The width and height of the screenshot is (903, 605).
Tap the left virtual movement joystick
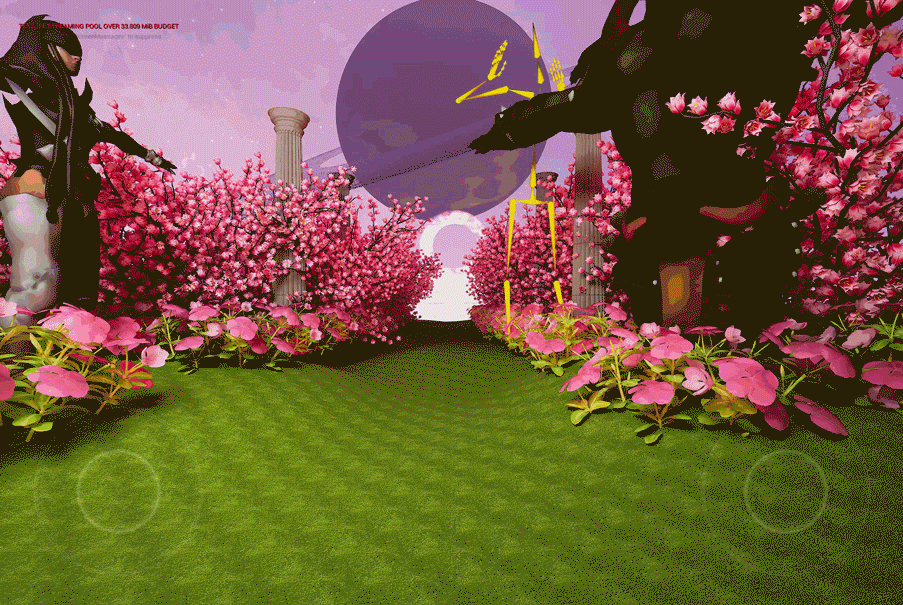118,491
